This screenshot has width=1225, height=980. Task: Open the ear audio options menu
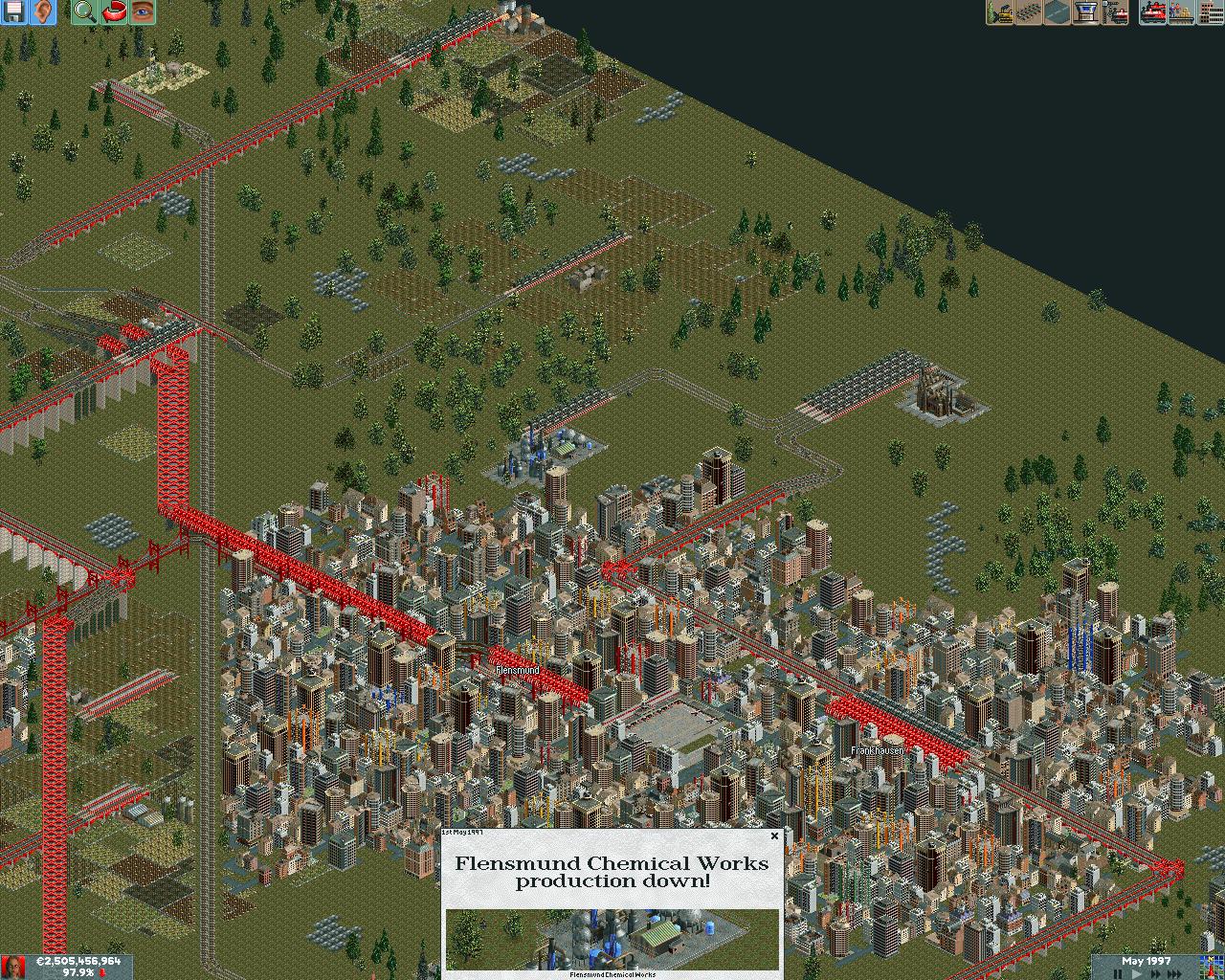42,12
